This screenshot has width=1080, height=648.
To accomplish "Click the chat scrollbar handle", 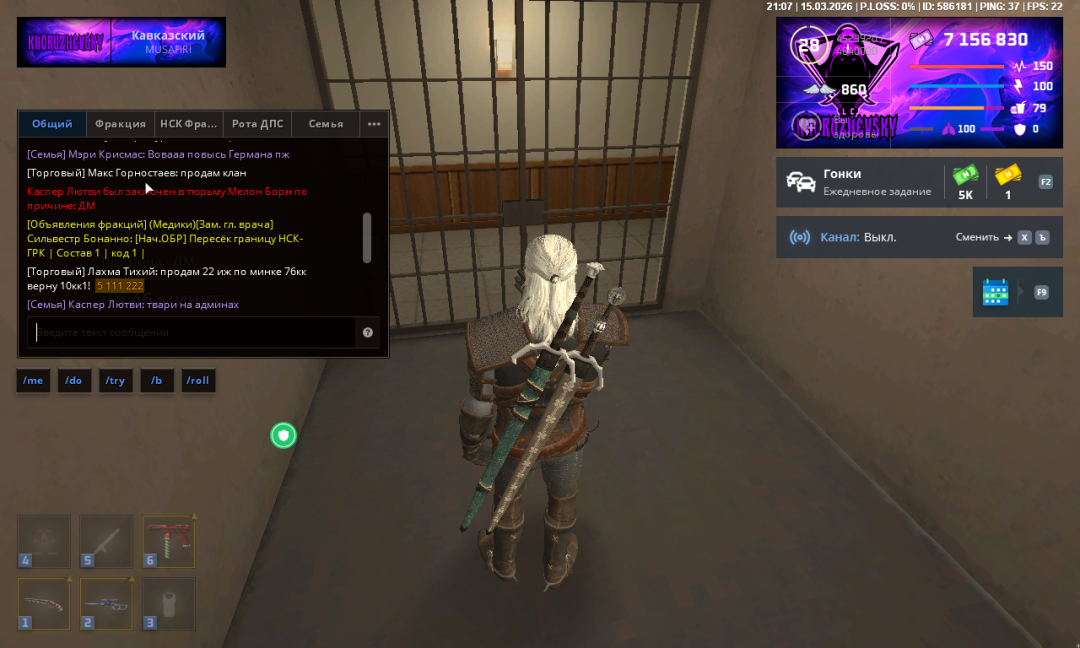I will [367, 237].
